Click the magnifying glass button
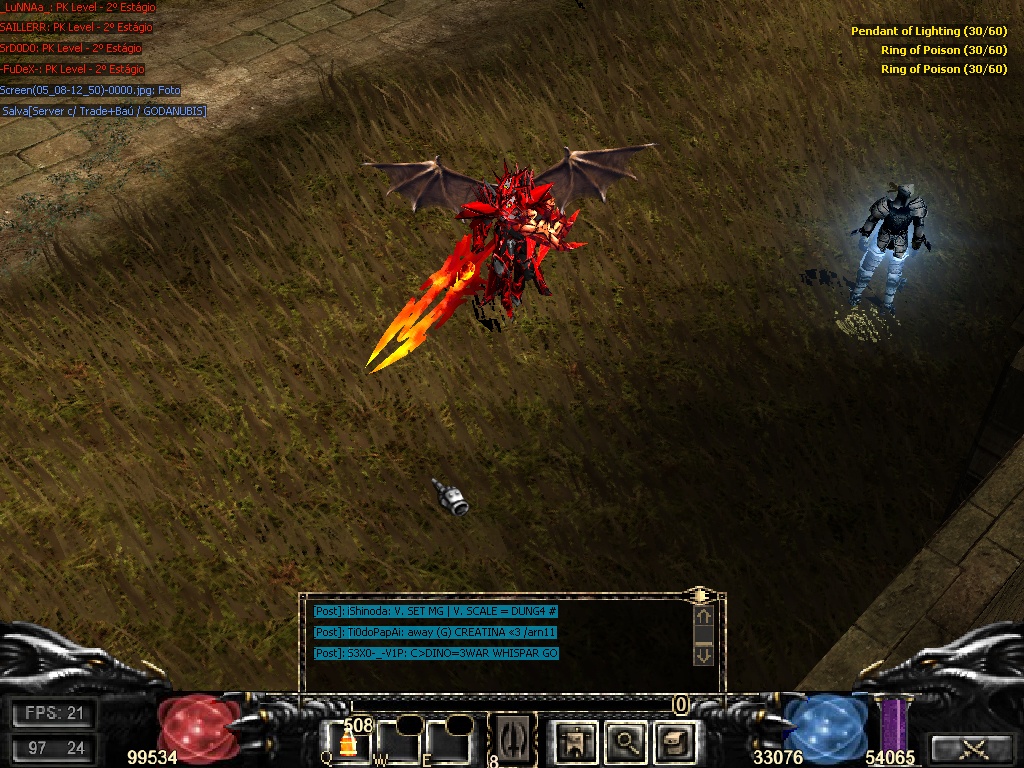 (x=626, y=741)
